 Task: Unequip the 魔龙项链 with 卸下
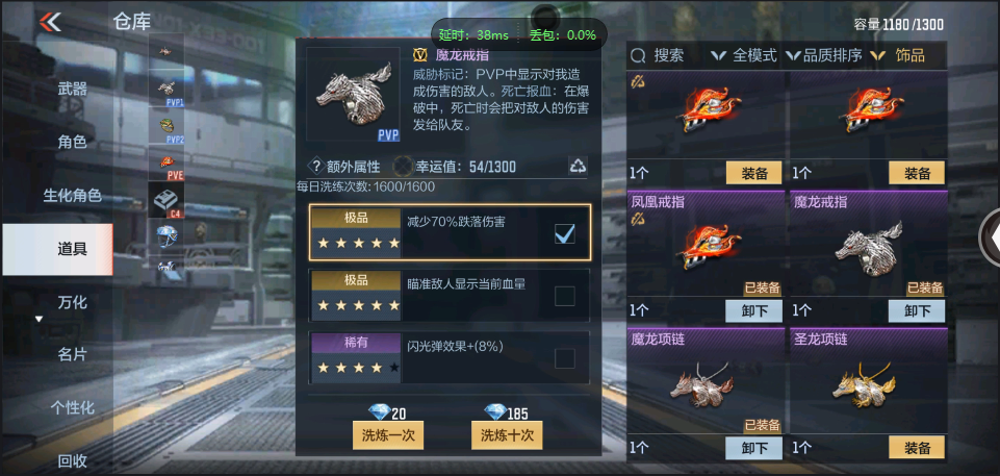[754, 448]
